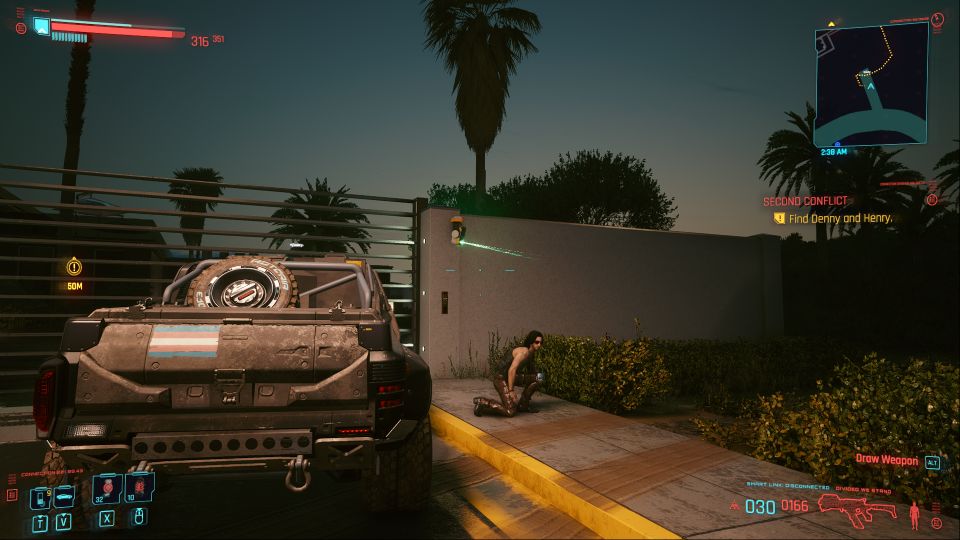The image size is (960, 540).
Task: Select the vehicle call slot
Action: pos(62,497)
